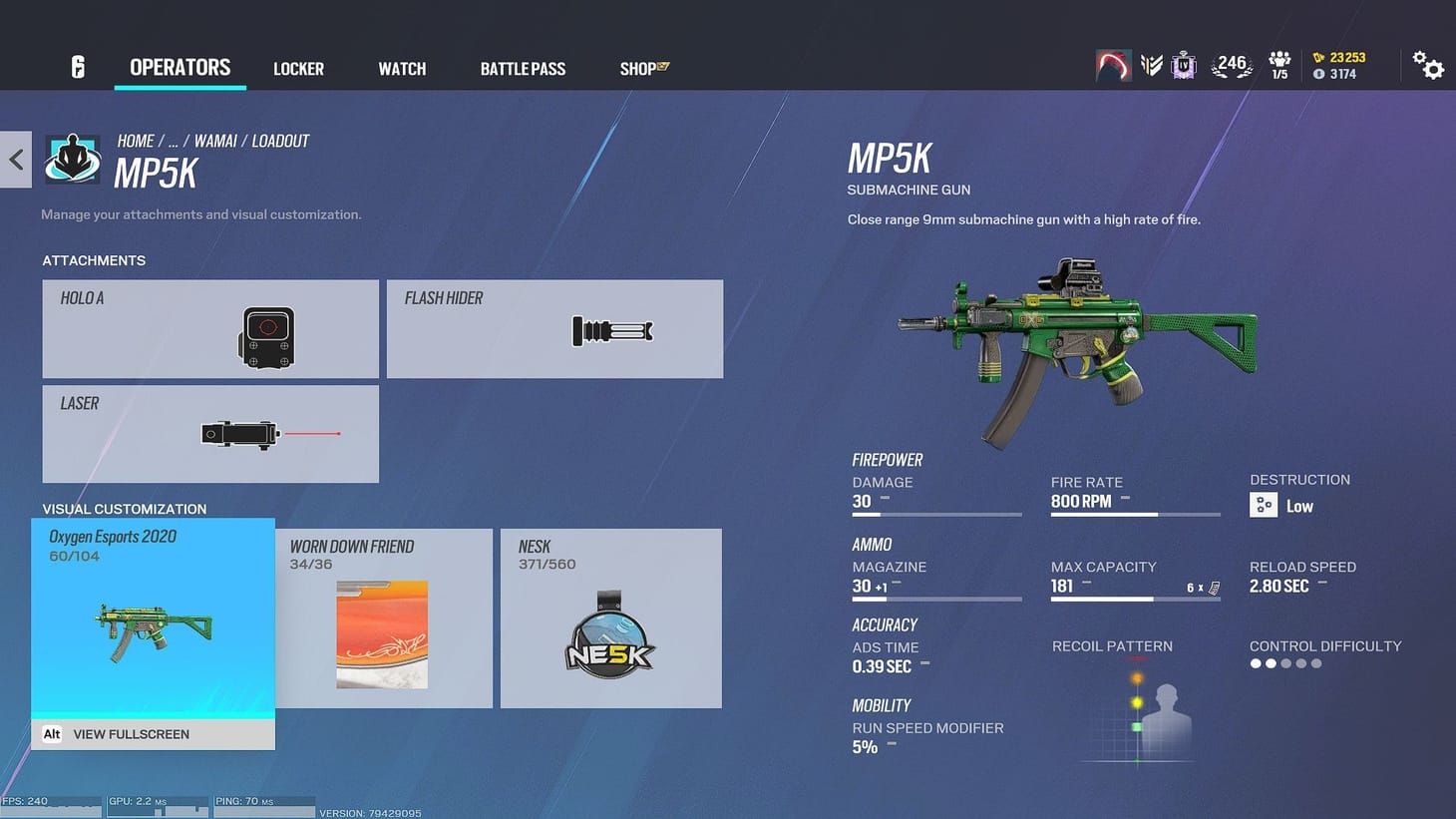Toggle the Holo A sight attachment
This screenshot has width=1456, height=819.
click(x=209, y=329)
